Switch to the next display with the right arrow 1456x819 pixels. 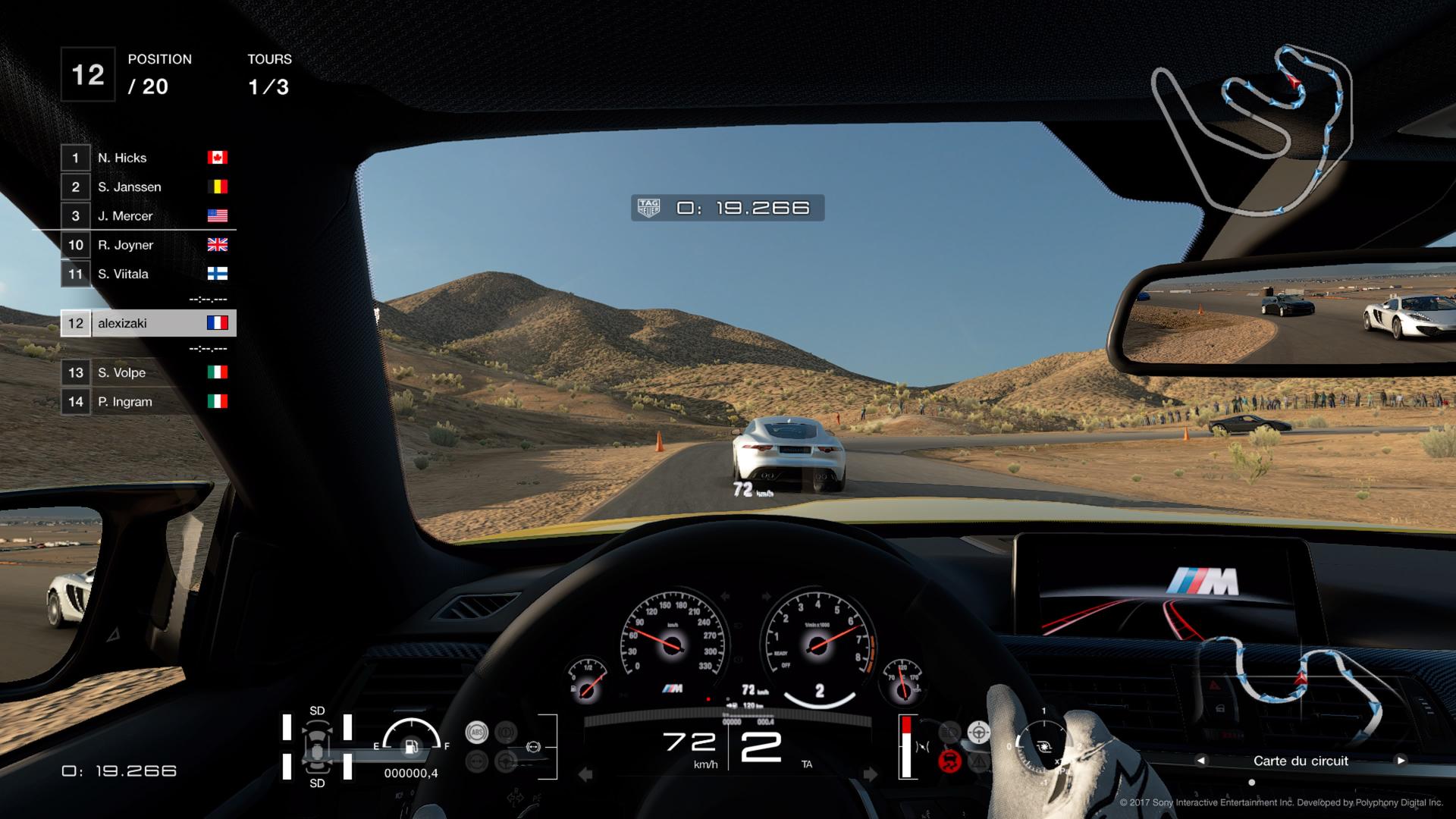pyautogui.click(x=1401, y=760)
